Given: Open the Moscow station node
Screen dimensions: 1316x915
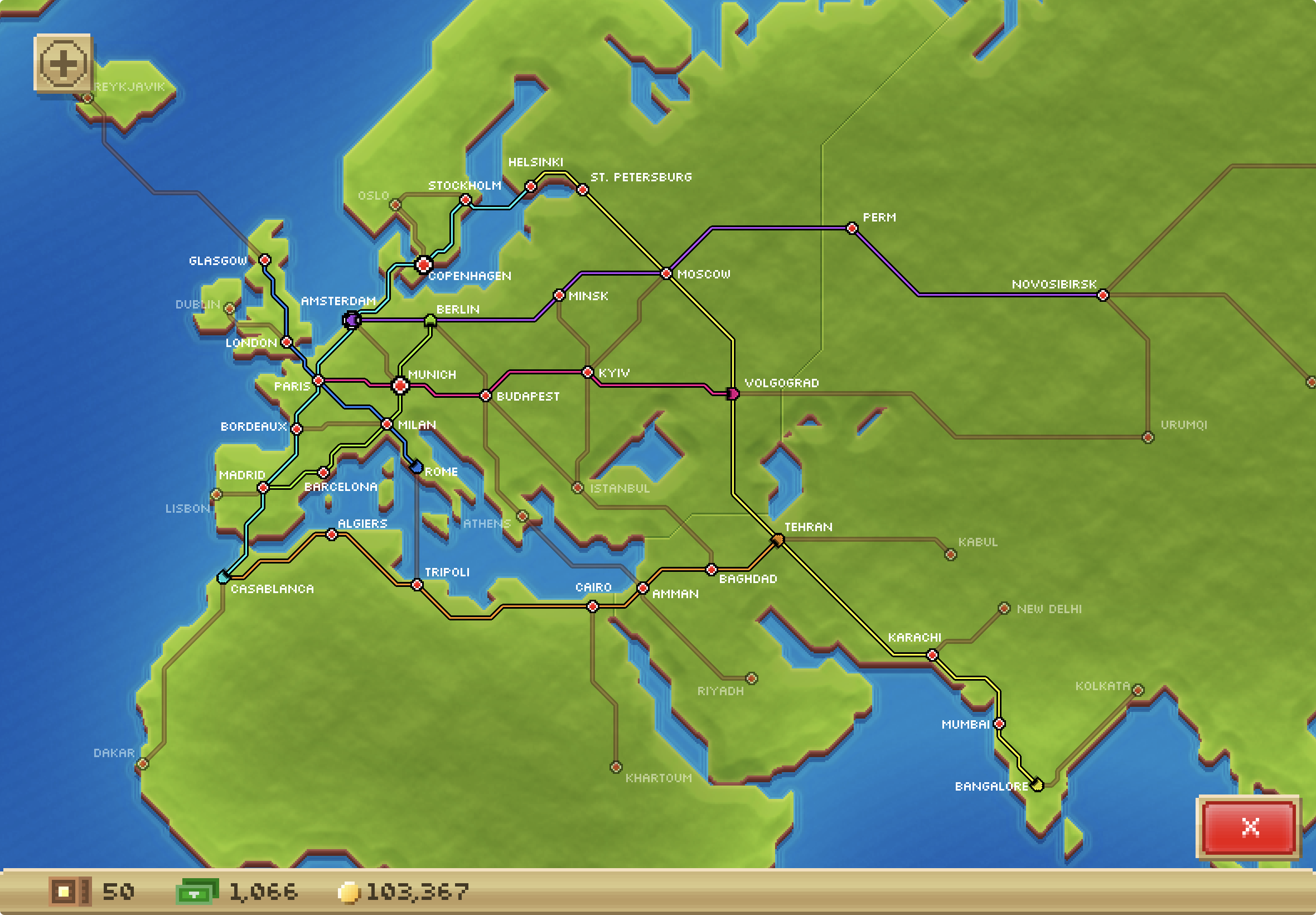Looking at the screenshot, I should pyautogui.click(x=666, y=274).
